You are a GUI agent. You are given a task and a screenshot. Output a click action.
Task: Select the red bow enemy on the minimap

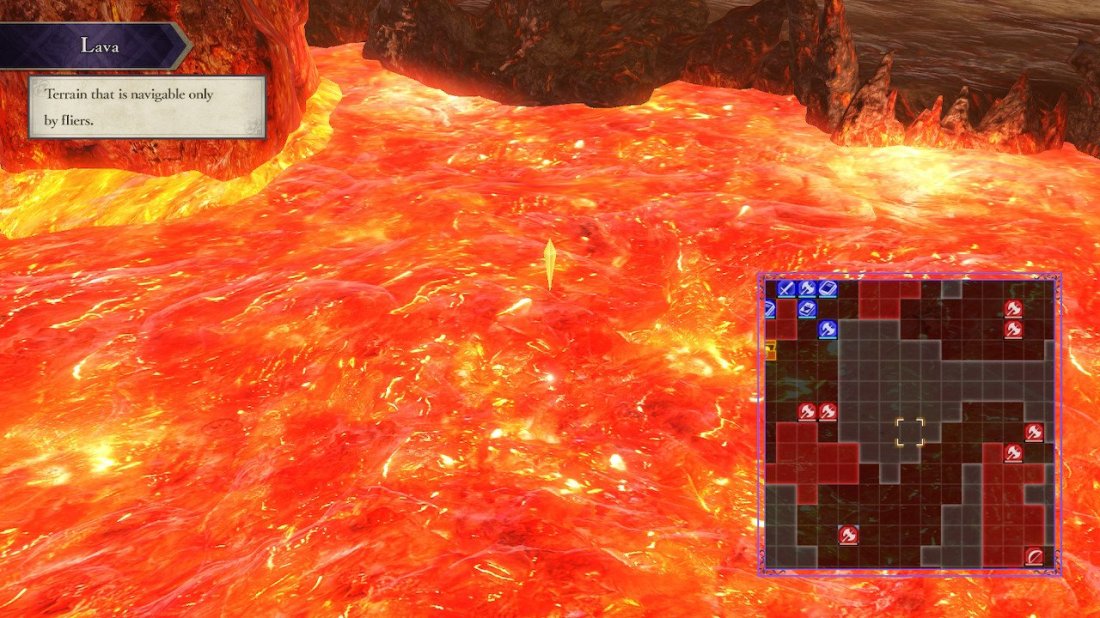1034,557
